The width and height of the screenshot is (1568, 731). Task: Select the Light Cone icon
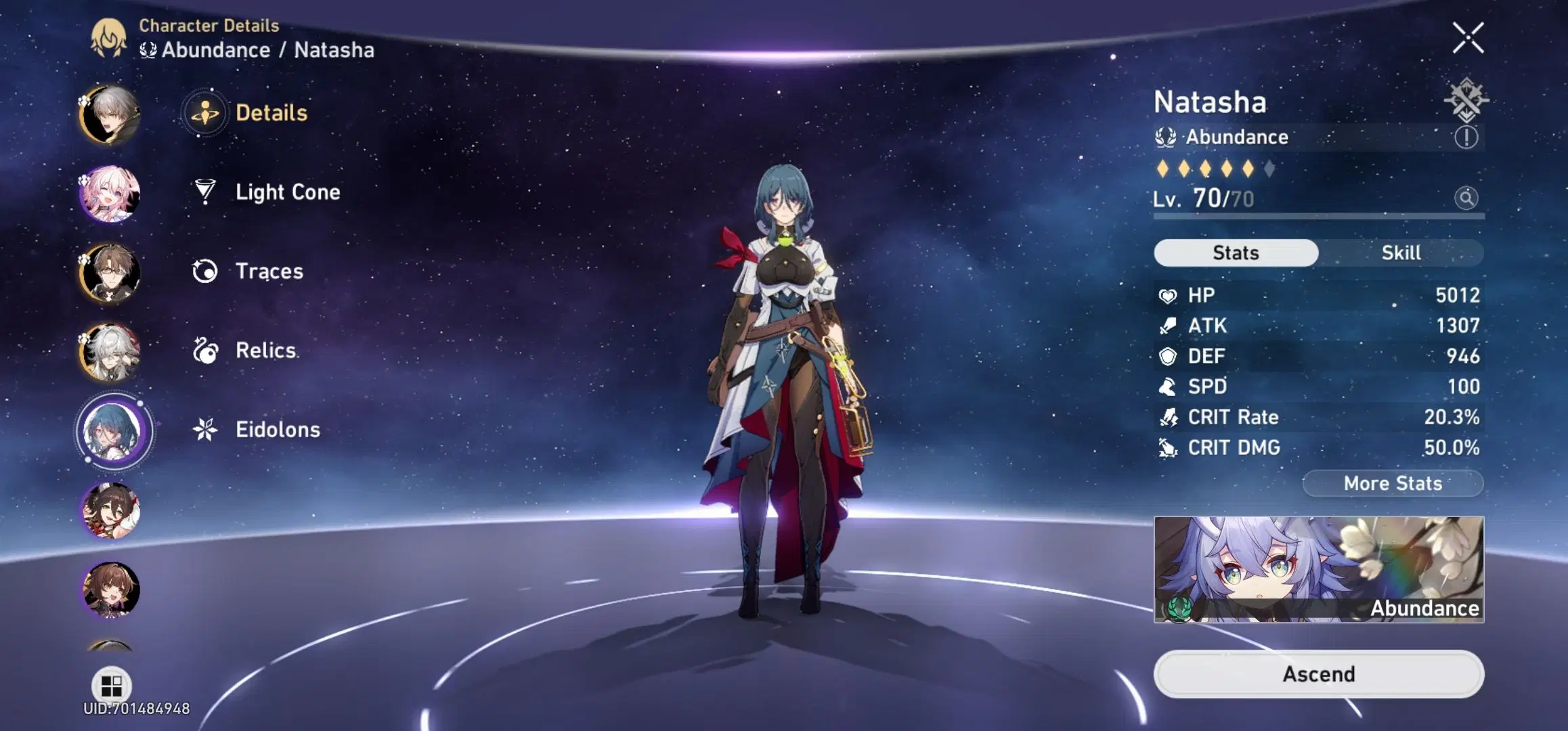pos(205,192)
